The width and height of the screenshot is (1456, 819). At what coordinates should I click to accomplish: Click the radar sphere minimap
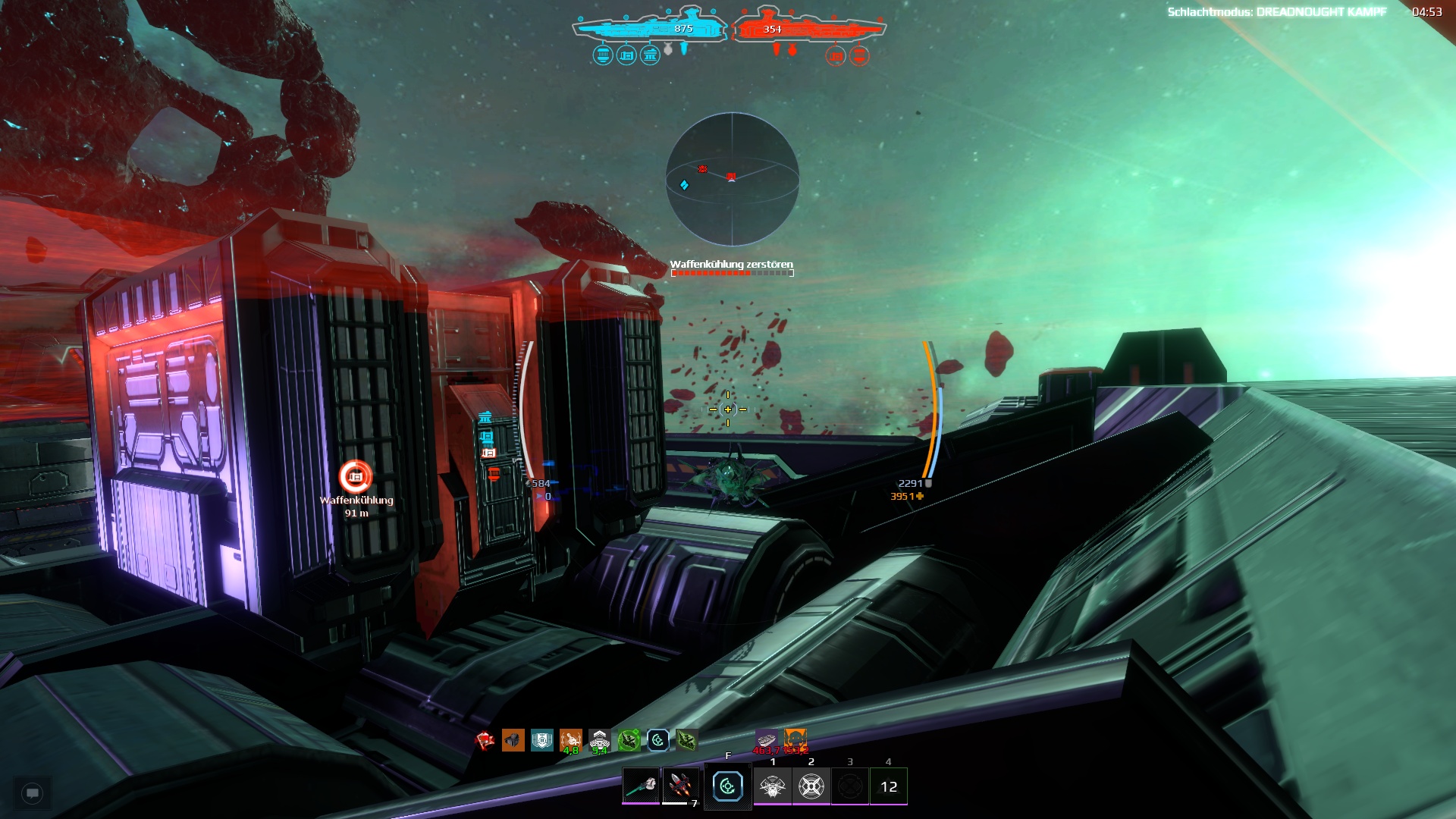coord(732,179)
